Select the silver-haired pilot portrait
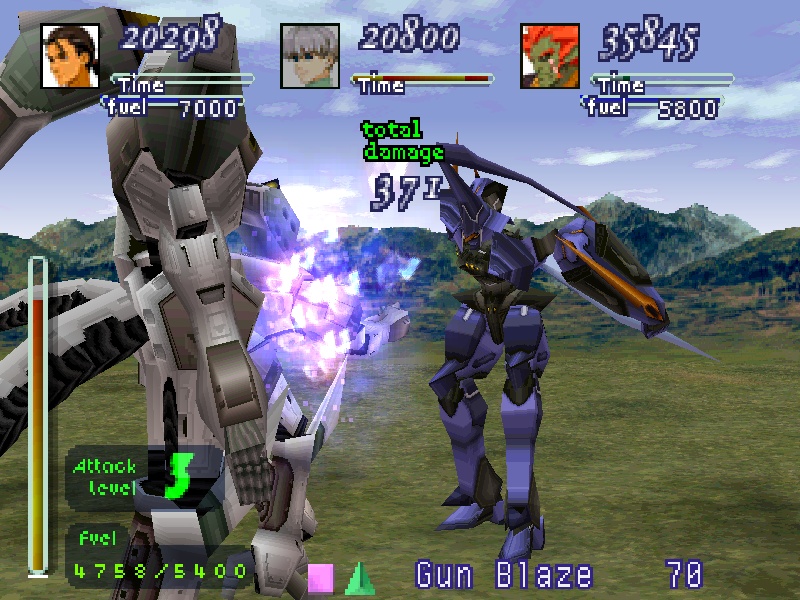The width and height of the screenshot is (800, 600). pos(309,55)
